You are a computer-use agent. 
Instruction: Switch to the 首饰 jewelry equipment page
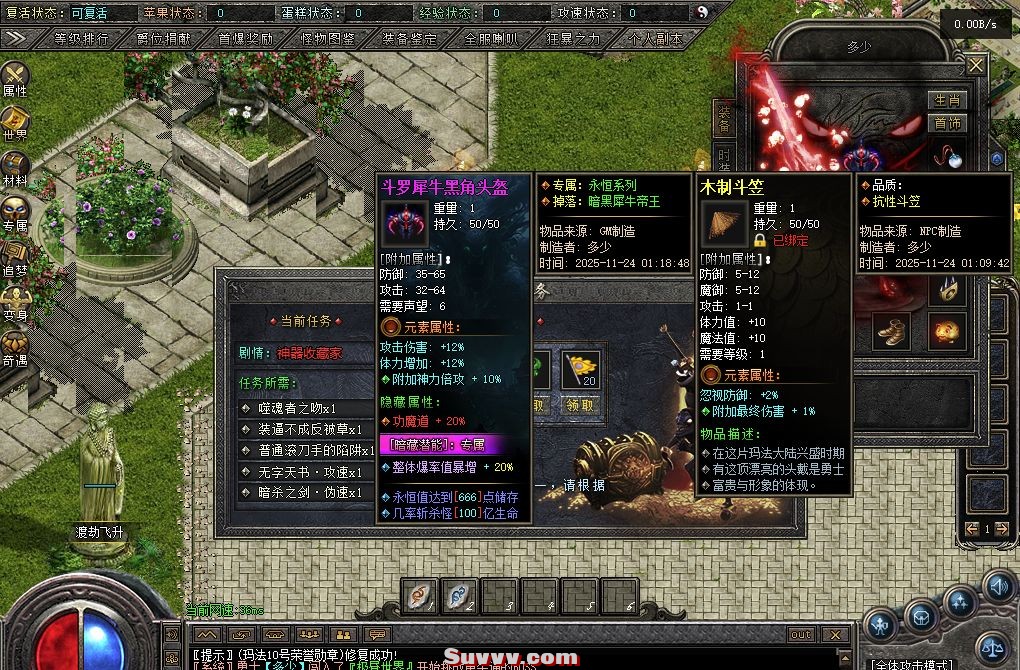pos(947,123)
